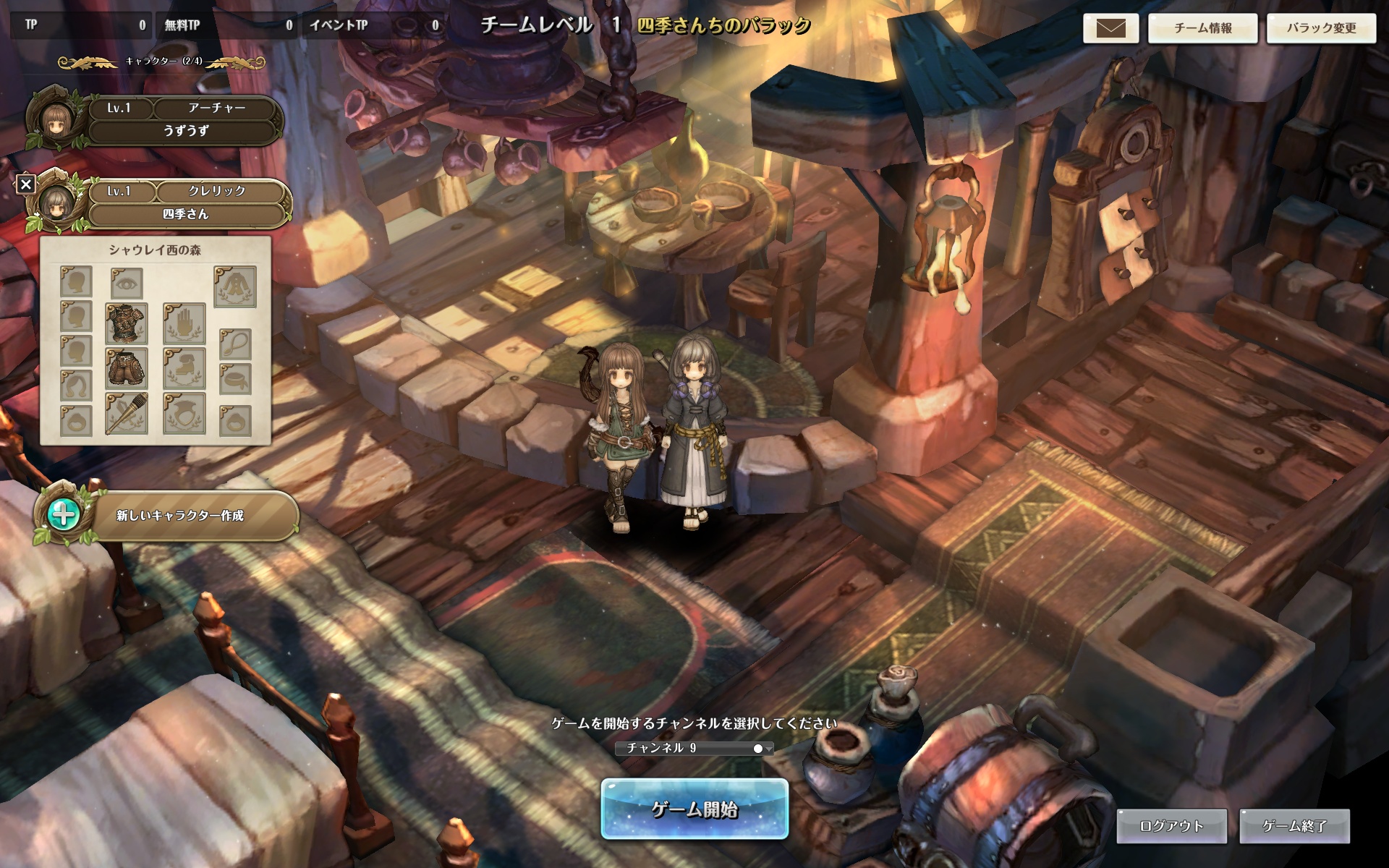Create a new character with 新しいキャラクター作成
The height and width of the screenshot is (868, 1389).
coord(179,516)
